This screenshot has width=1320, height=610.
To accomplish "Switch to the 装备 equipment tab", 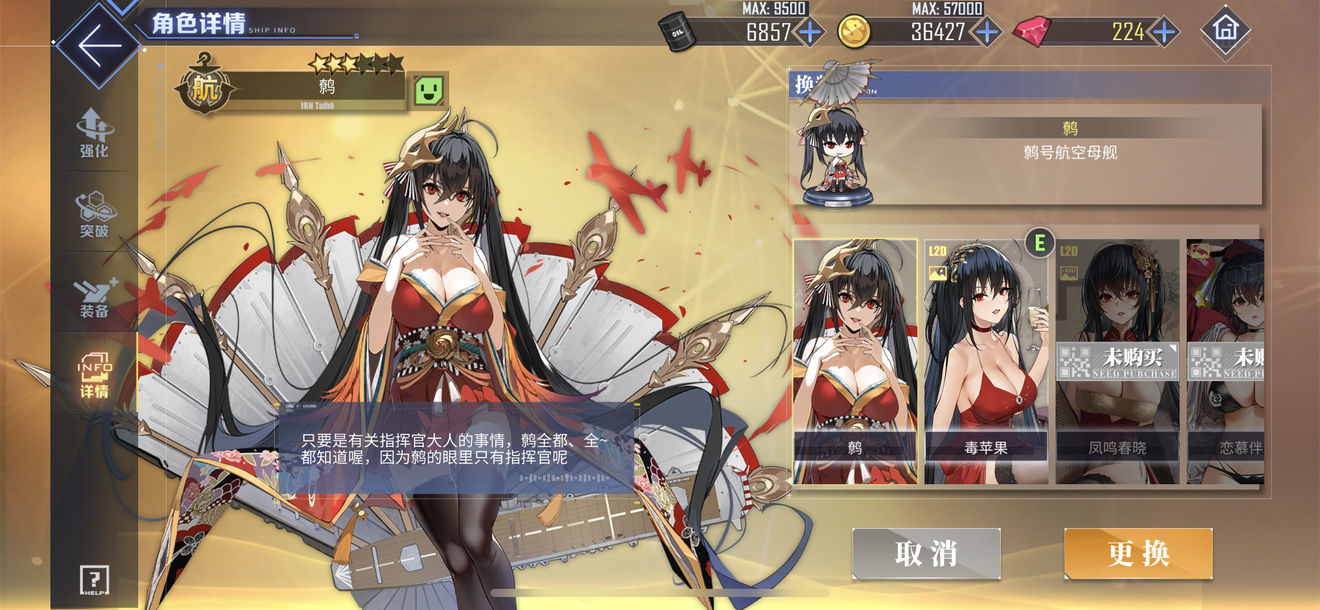I will 94,295.
